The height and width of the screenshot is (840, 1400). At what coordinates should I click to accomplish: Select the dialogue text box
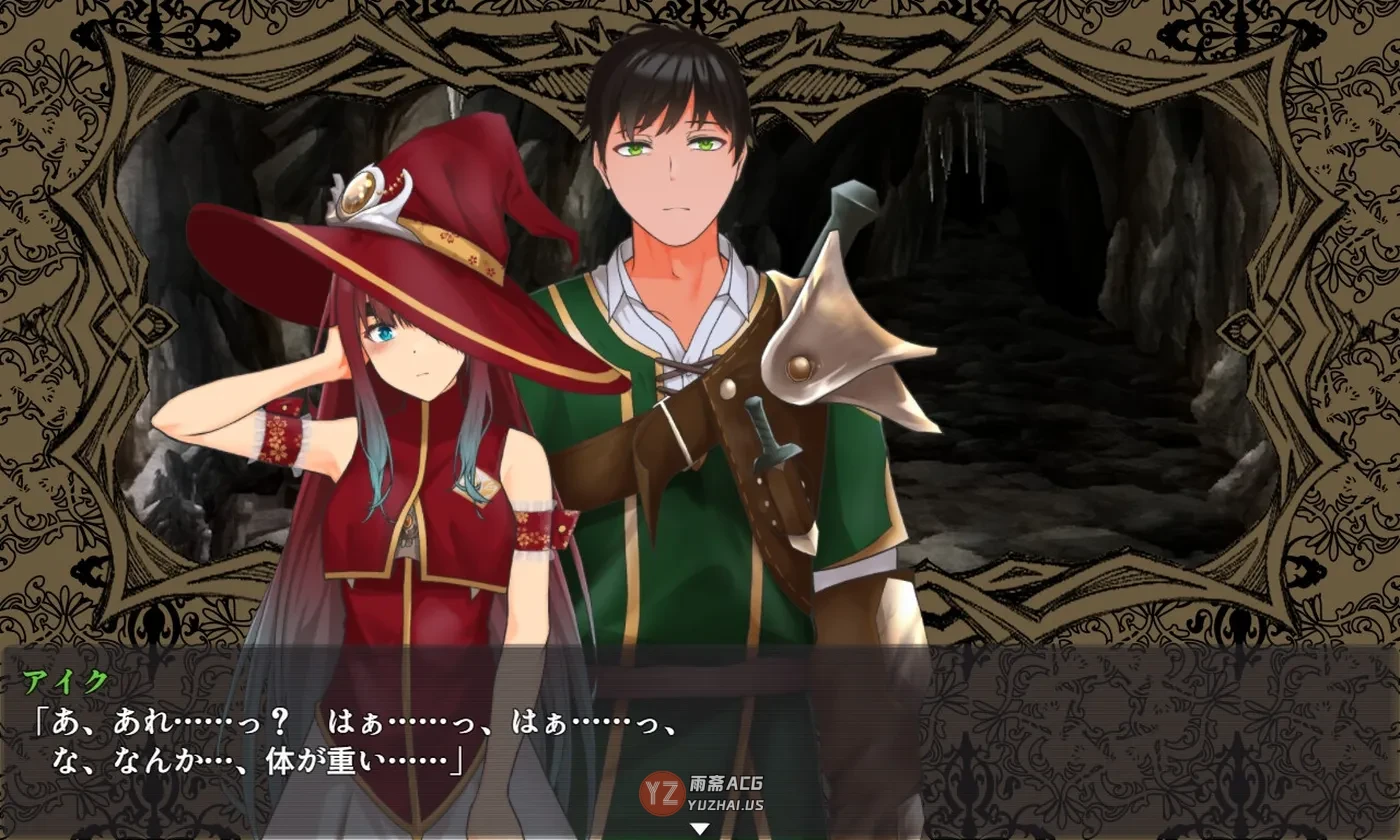click(x=700, y=740)
